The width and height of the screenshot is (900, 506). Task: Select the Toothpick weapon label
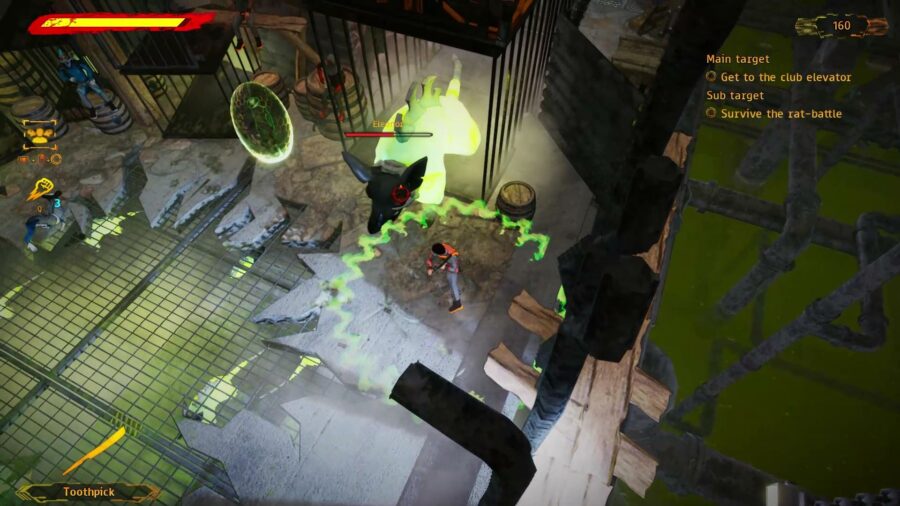[x=90, y=491]
